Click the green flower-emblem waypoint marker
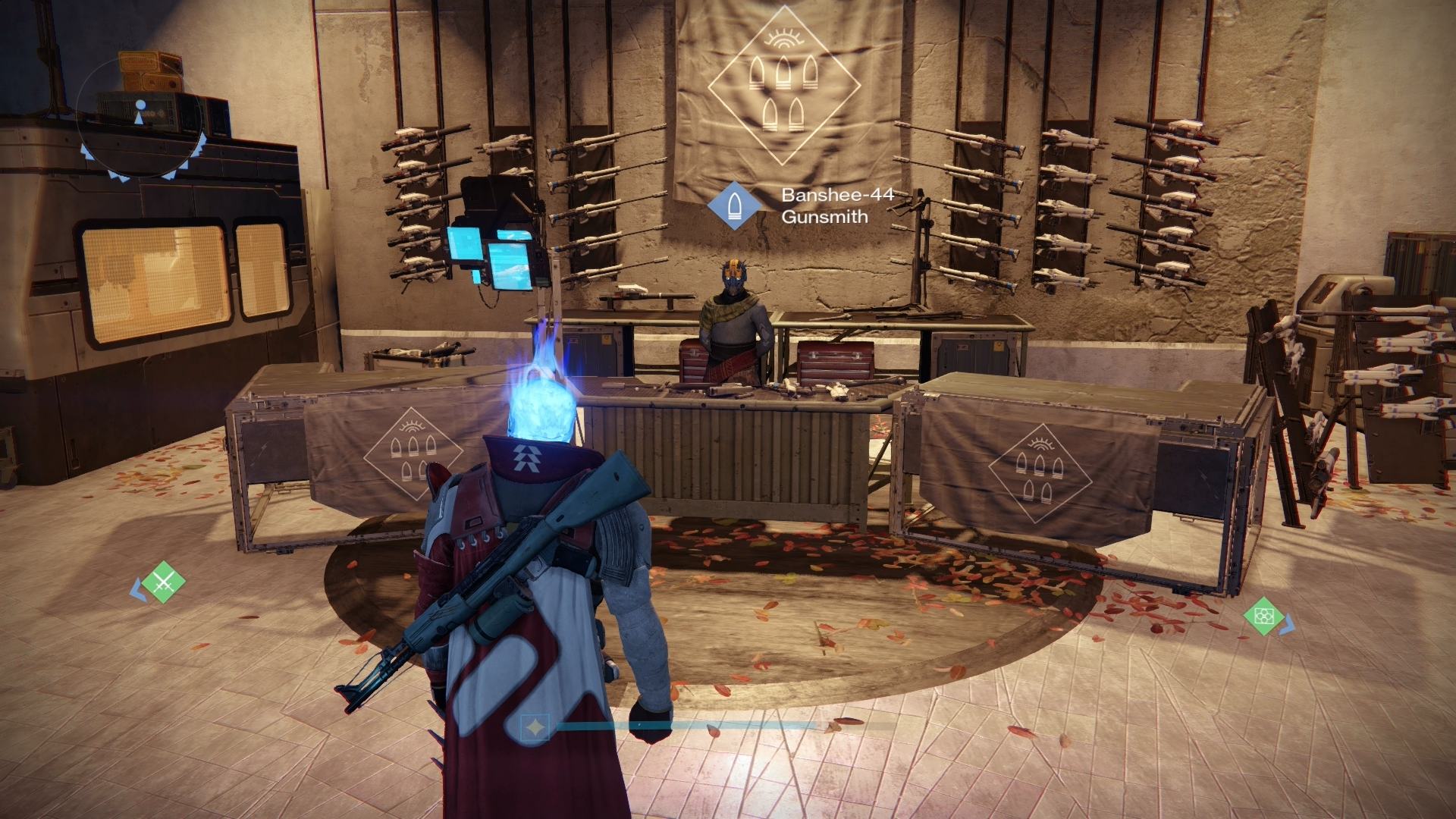The height and width of the screenshot is (819, 1456). (x=1263, y=616)
